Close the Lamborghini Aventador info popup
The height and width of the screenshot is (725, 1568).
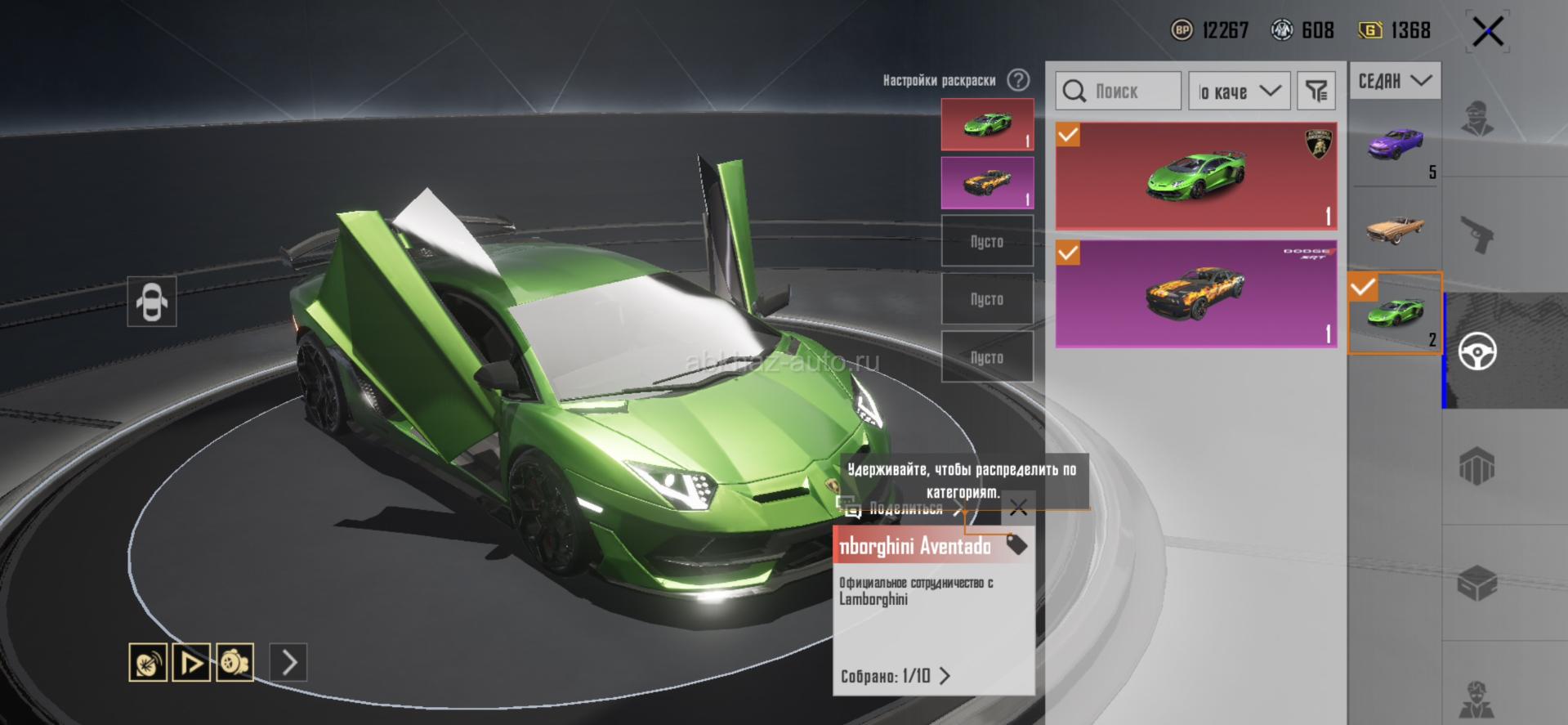[1018, 508]
